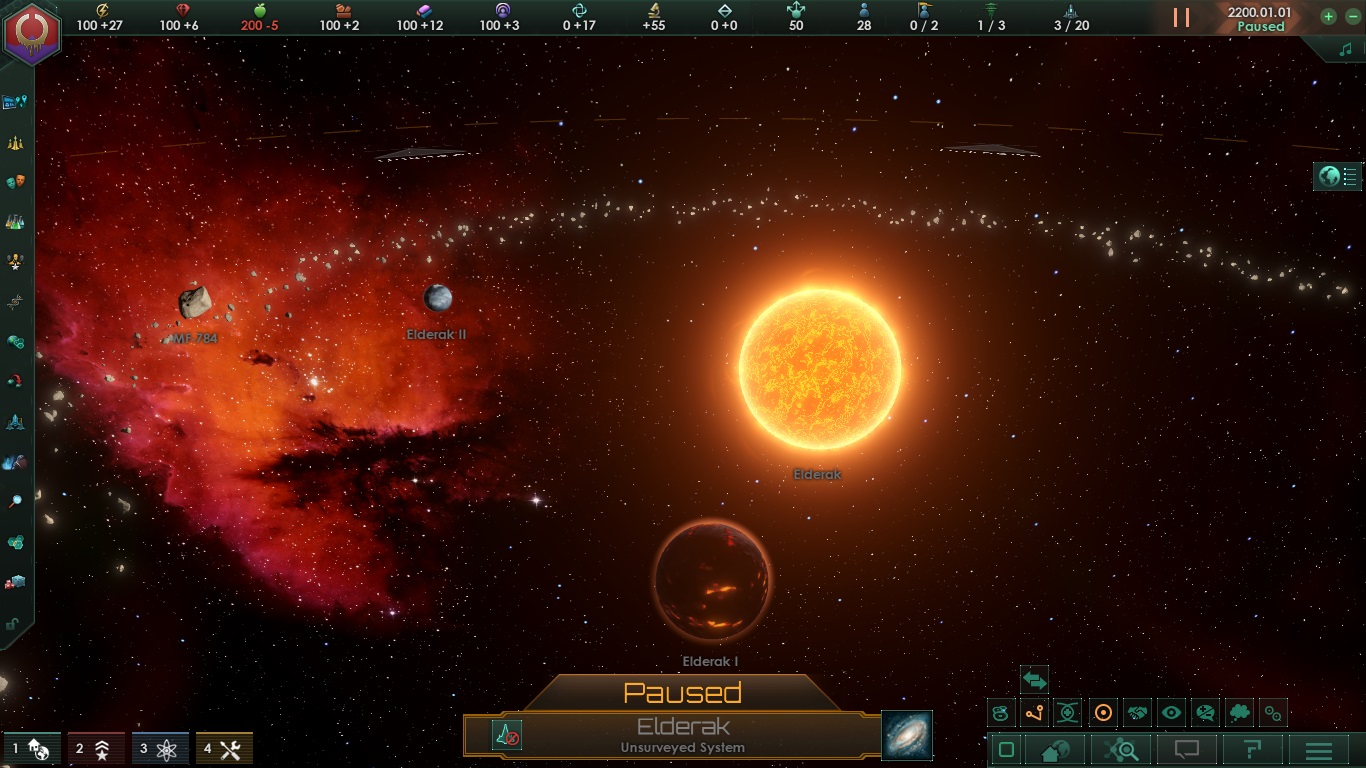Select group 4 construction ship shortcut
1366x768 pixels.
point(224,748)
